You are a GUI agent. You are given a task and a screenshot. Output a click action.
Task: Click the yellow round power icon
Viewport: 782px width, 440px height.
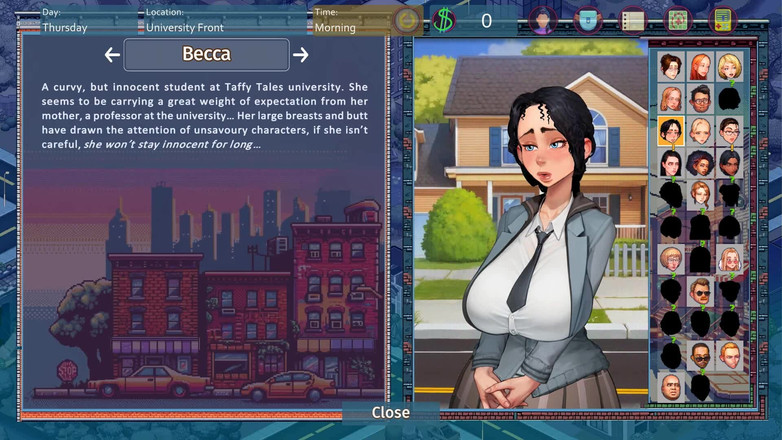pyautogui.click(x=406, y=20)
